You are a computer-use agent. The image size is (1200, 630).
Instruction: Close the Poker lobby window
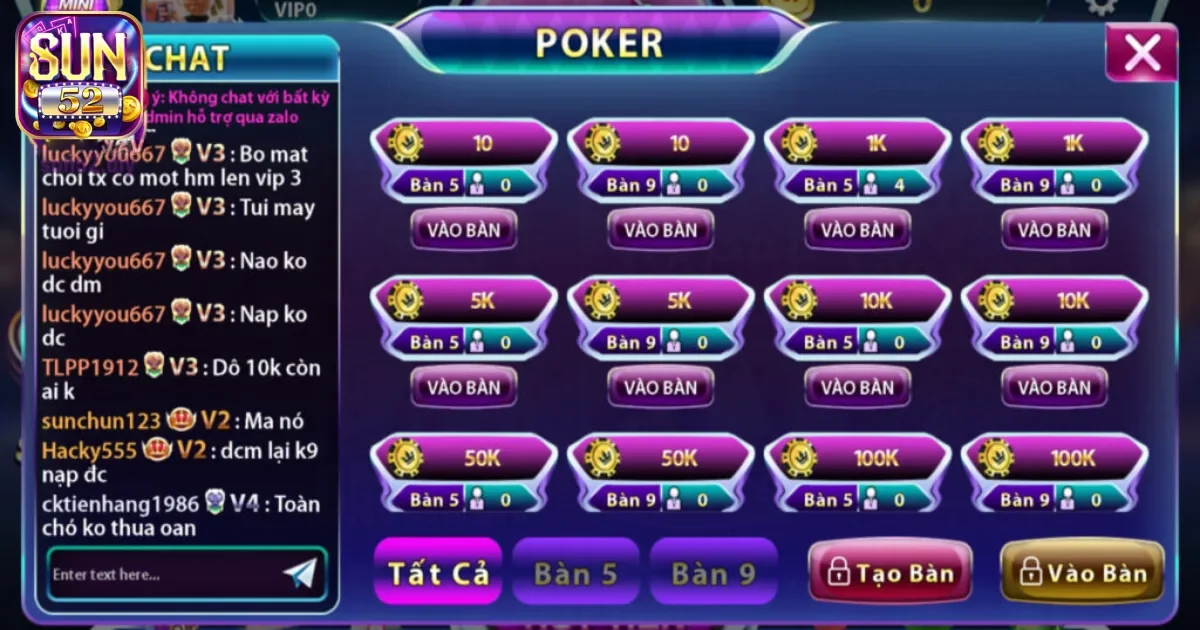click(1141, 53)
